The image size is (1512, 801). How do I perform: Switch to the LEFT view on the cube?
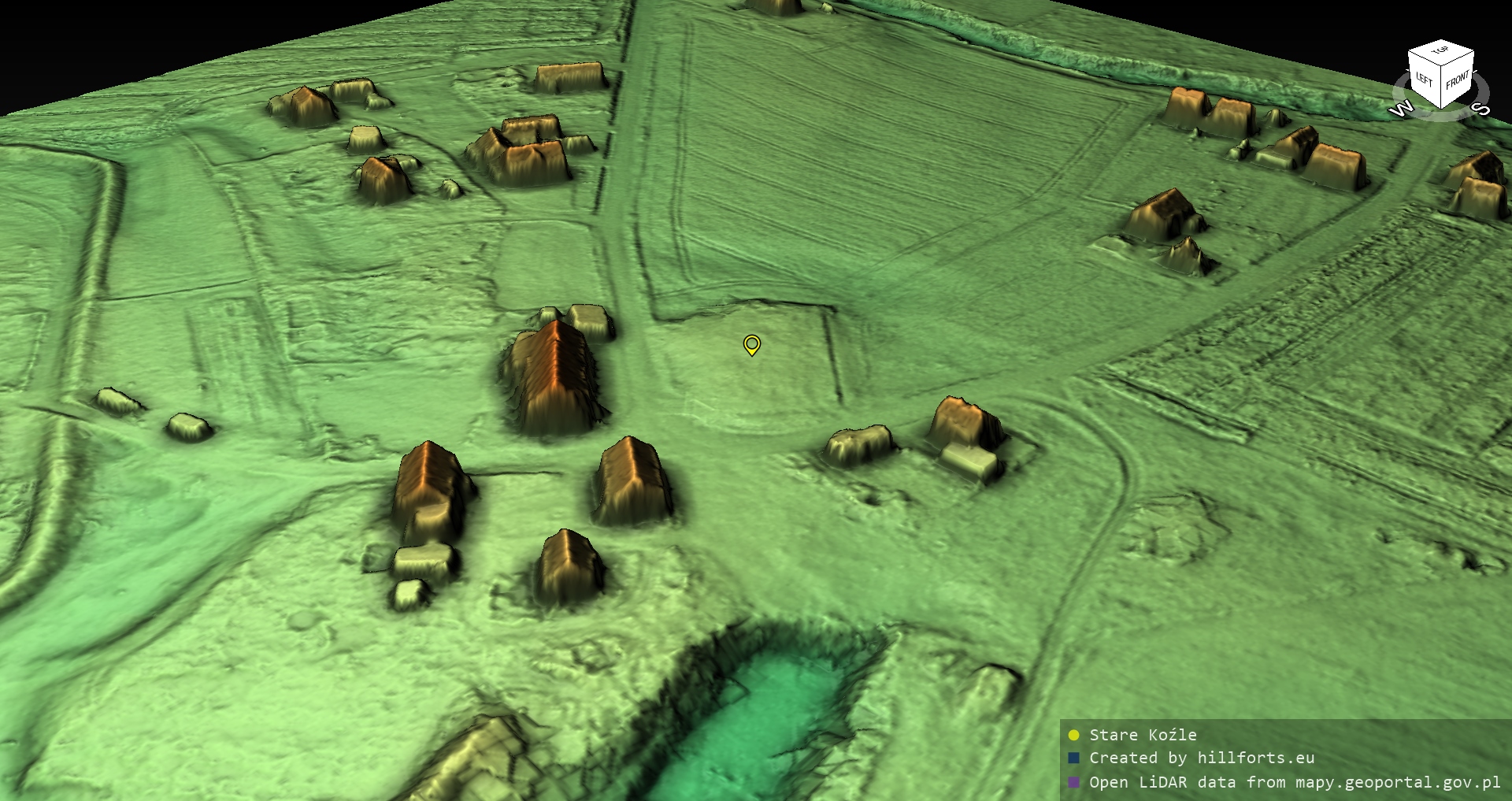tap(1425, 79)
